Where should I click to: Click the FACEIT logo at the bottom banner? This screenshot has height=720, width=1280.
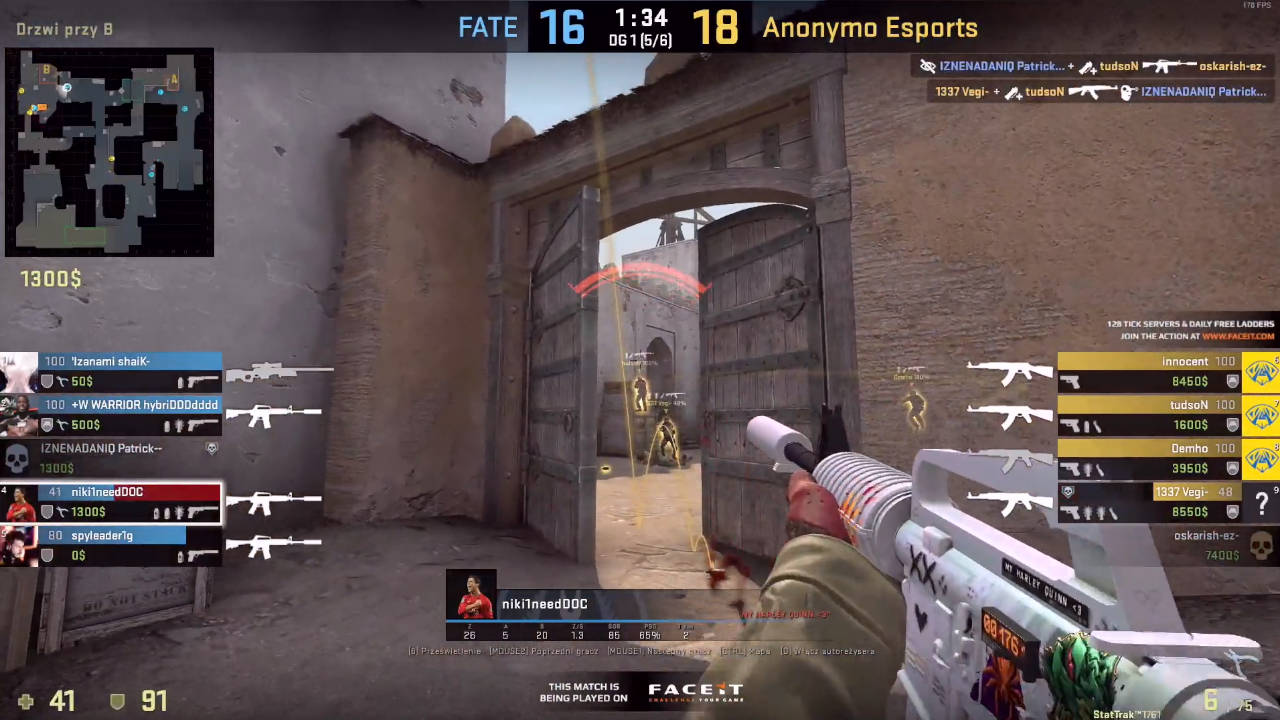click(695, 690)
